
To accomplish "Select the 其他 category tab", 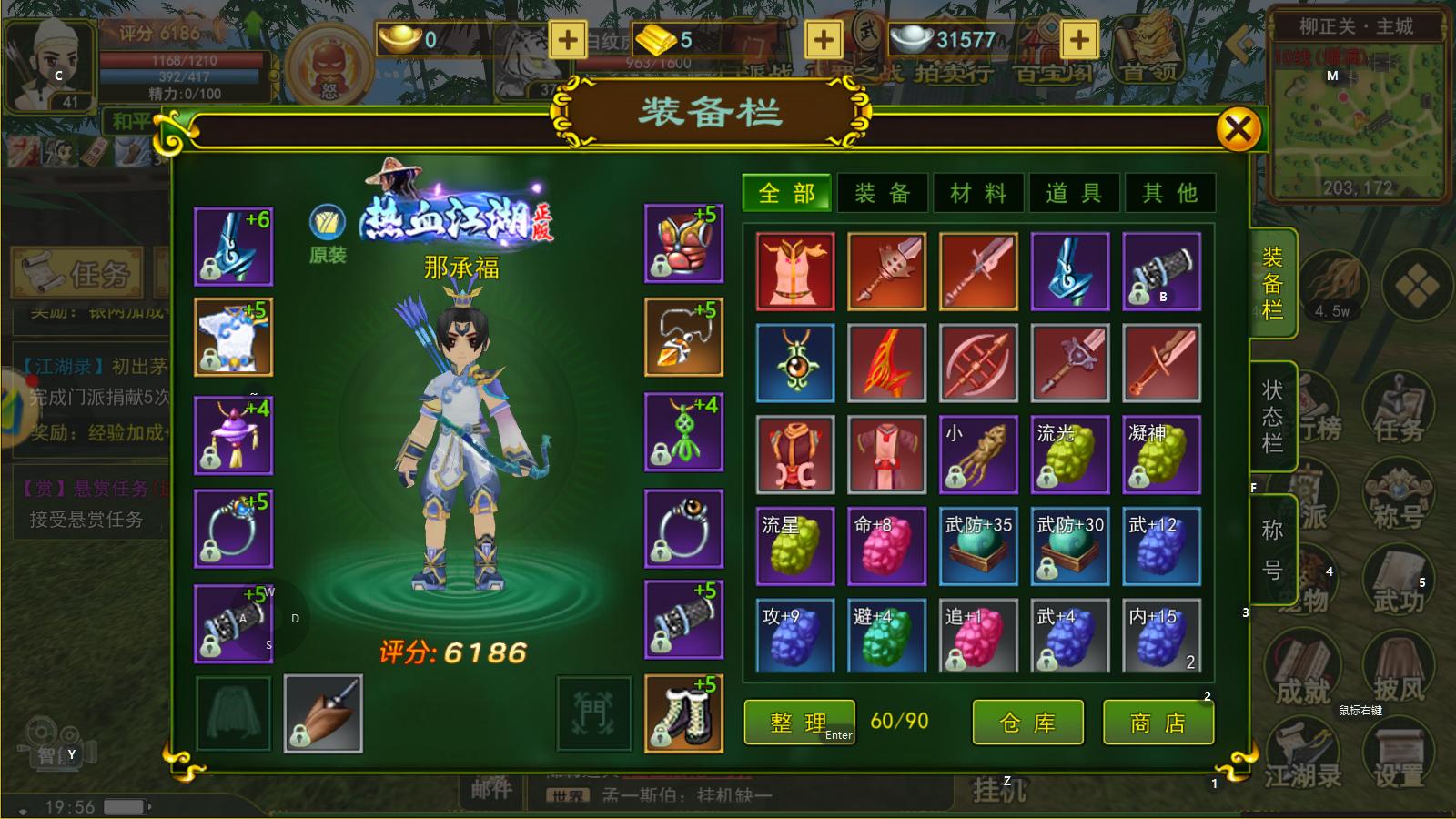I will point(1170,193).
